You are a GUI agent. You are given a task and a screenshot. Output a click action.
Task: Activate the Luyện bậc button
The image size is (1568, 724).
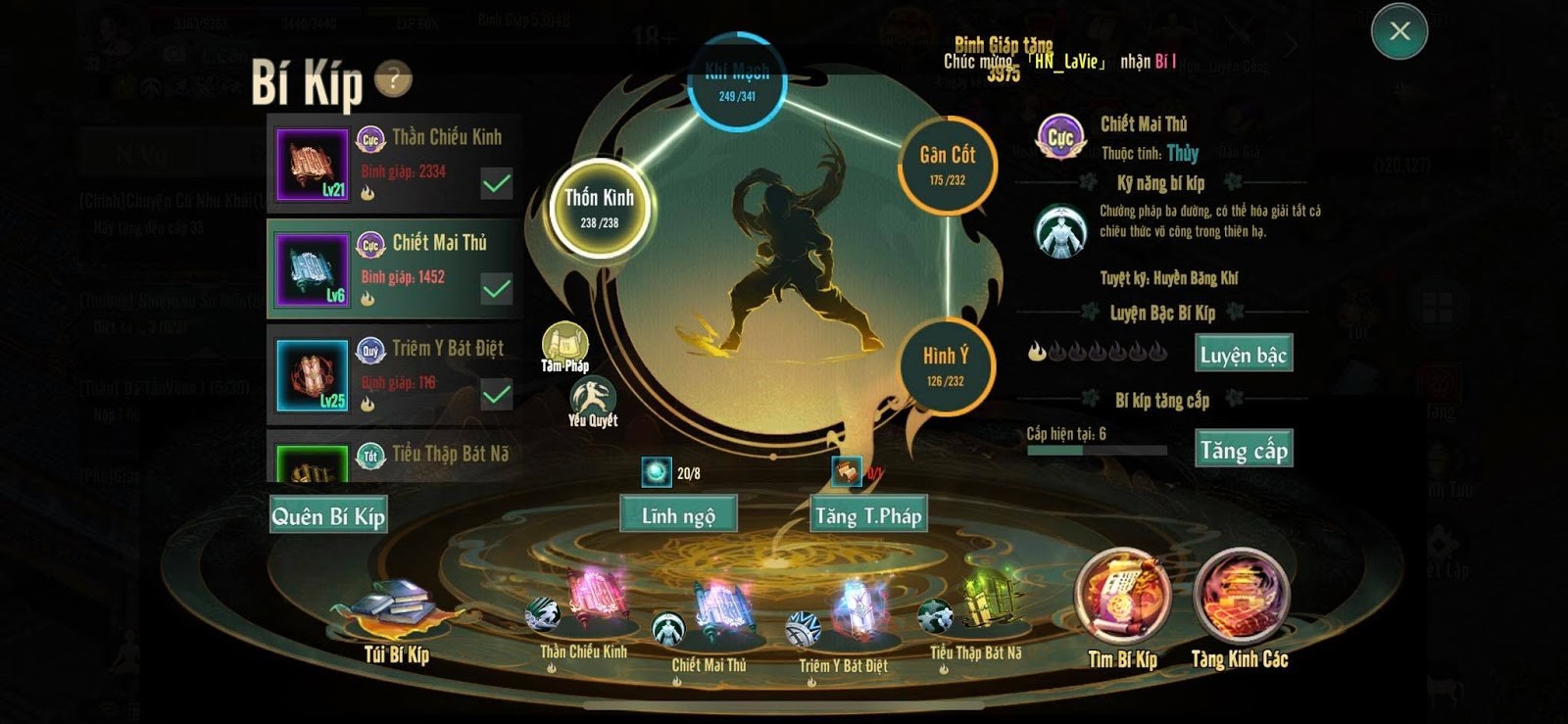tap(1244, 354)
